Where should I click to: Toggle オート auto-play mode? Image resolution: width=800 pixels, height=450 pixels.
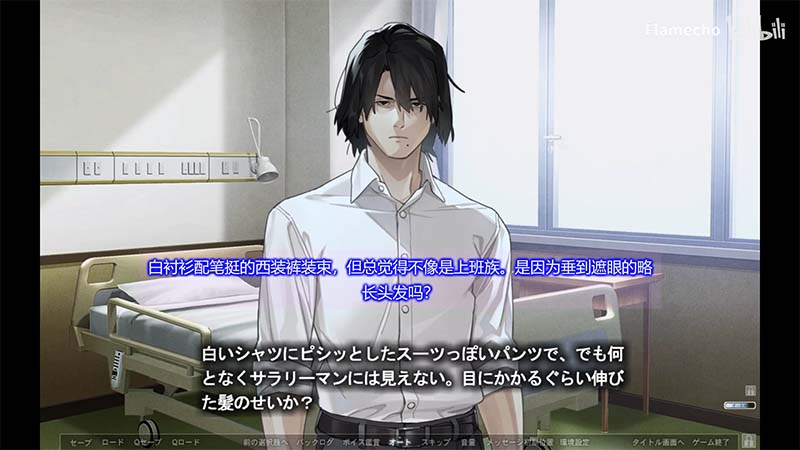(400, 441)
